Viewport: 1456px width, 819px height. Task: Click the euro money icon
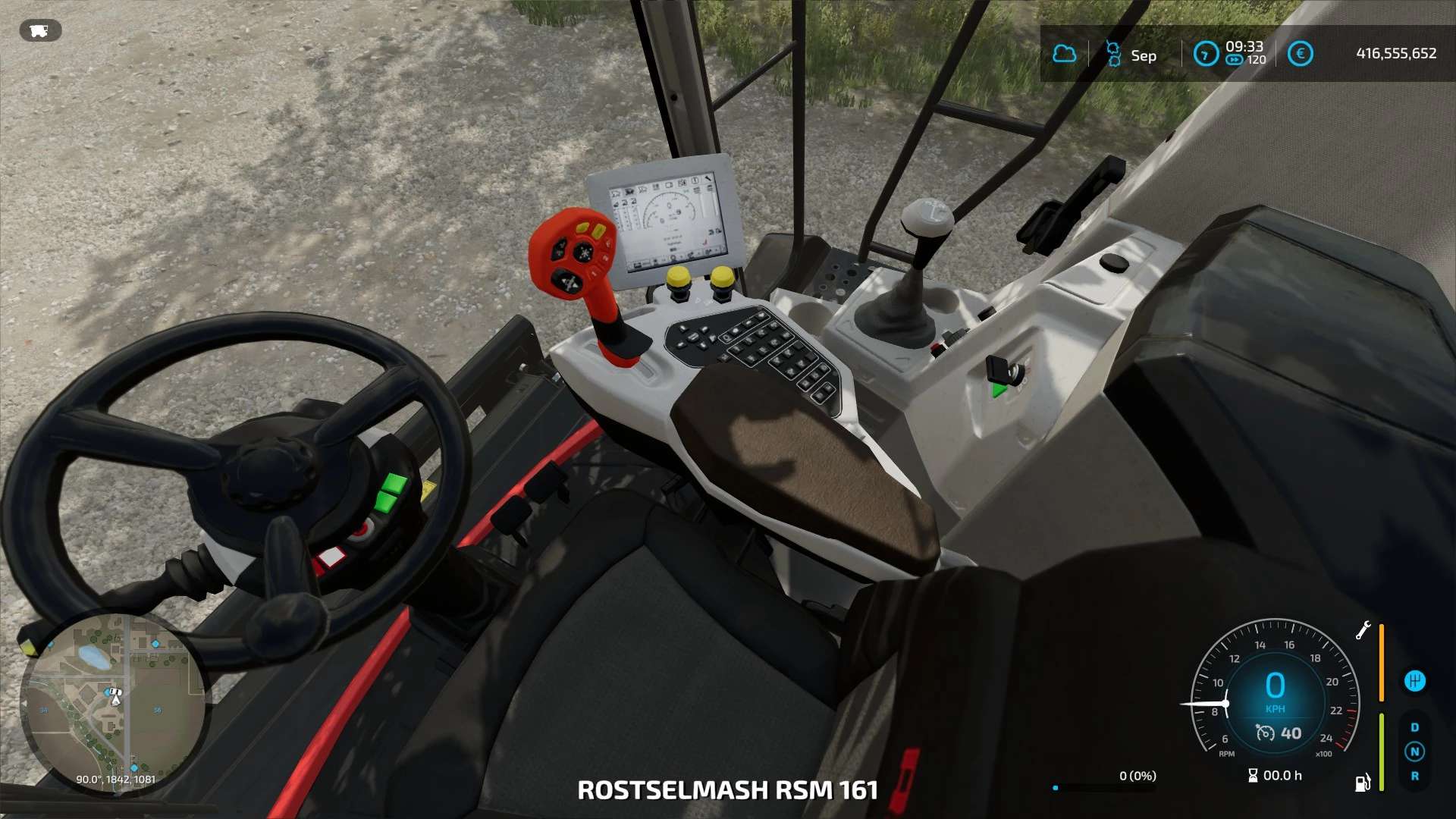[x=1300, y=54]
